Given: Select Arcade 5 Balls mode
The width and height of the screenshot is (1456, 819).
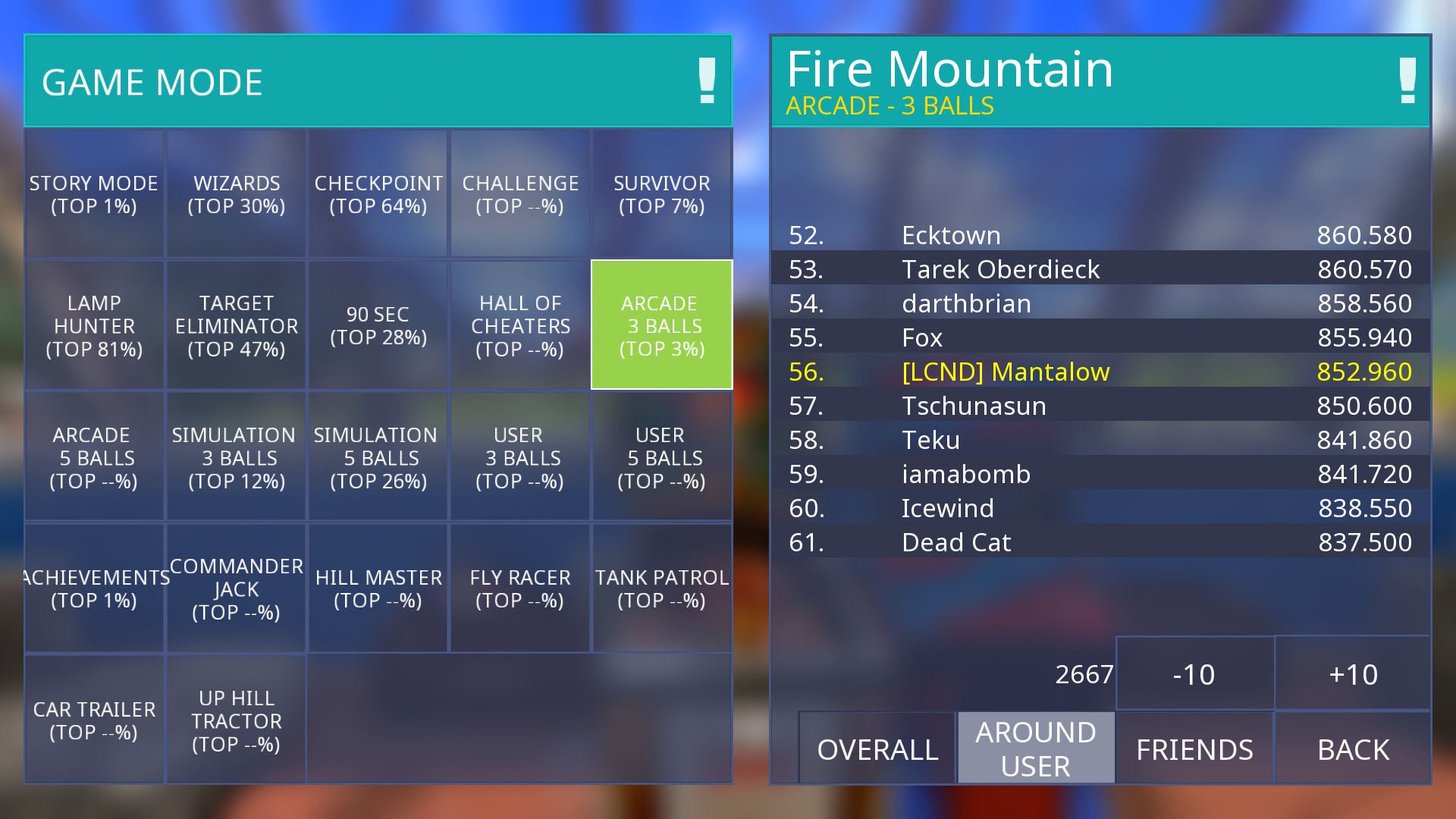Looking at the screenshot, I should (94, 457).
